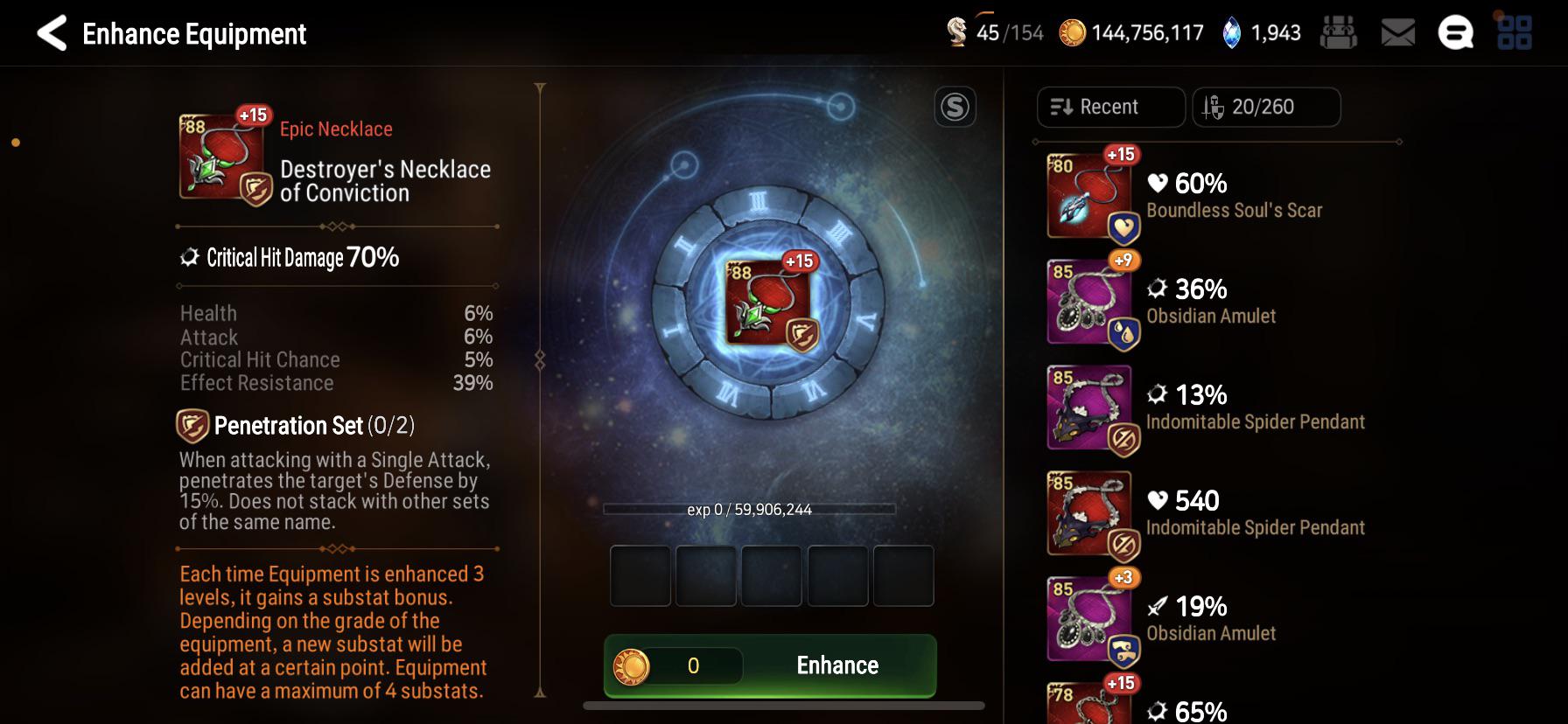Viewport: 1568px width, 724px height.
Task: Tap the gold coin currency icon
Action: pos(1072,33)
